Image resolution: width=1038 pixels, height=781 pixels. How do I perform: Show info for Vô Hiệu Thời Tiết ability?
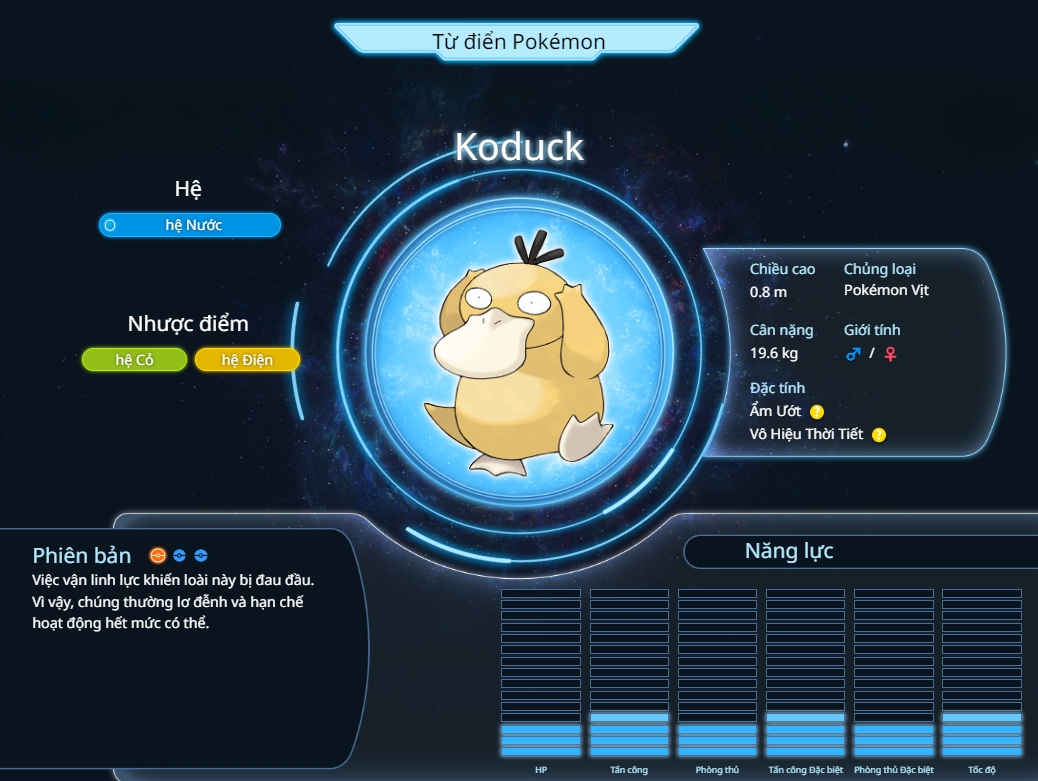pos(879,434)
